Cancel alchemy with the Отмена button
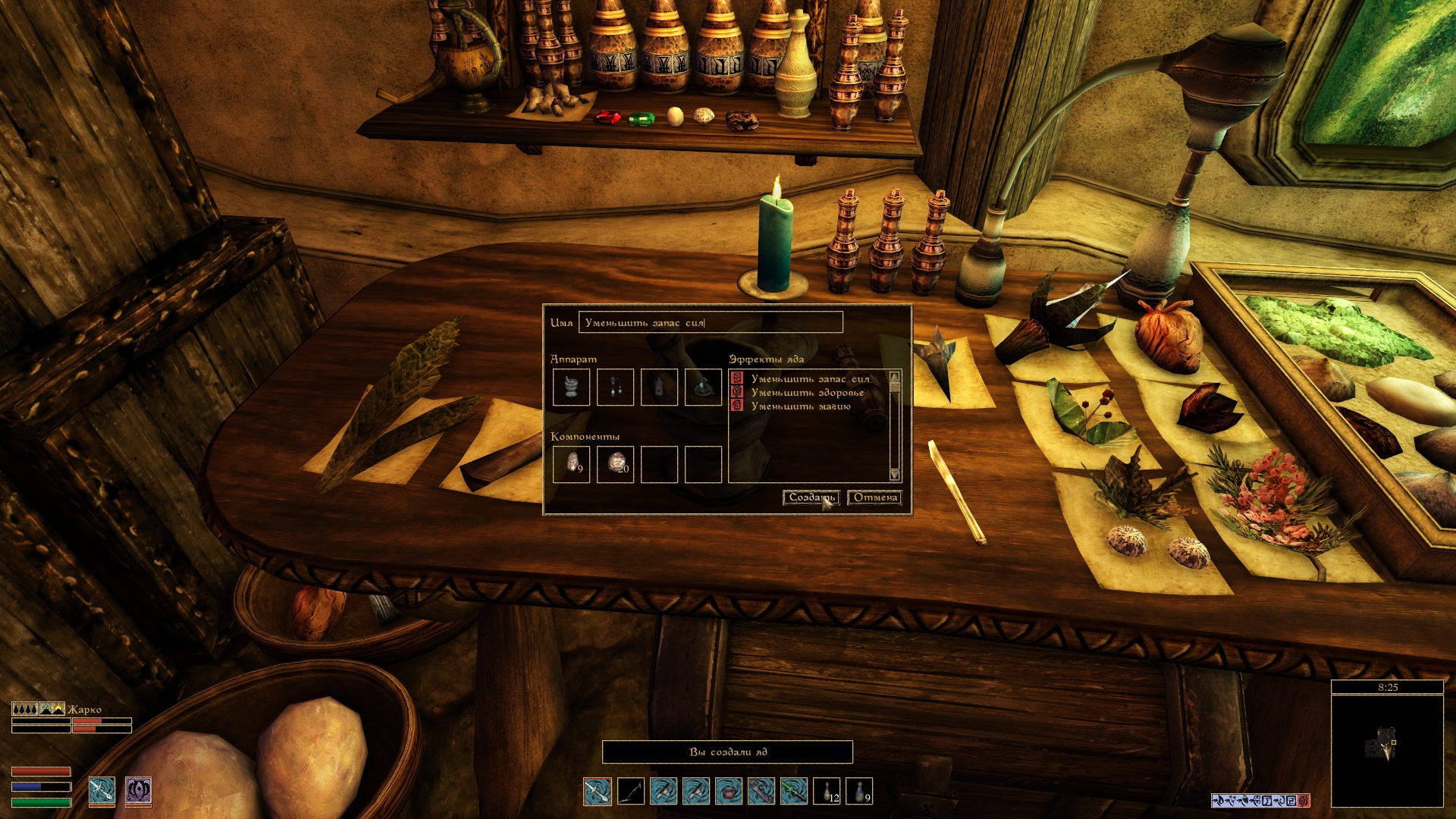This screenshot has height=819, width=1456. [x=875, y=497]
